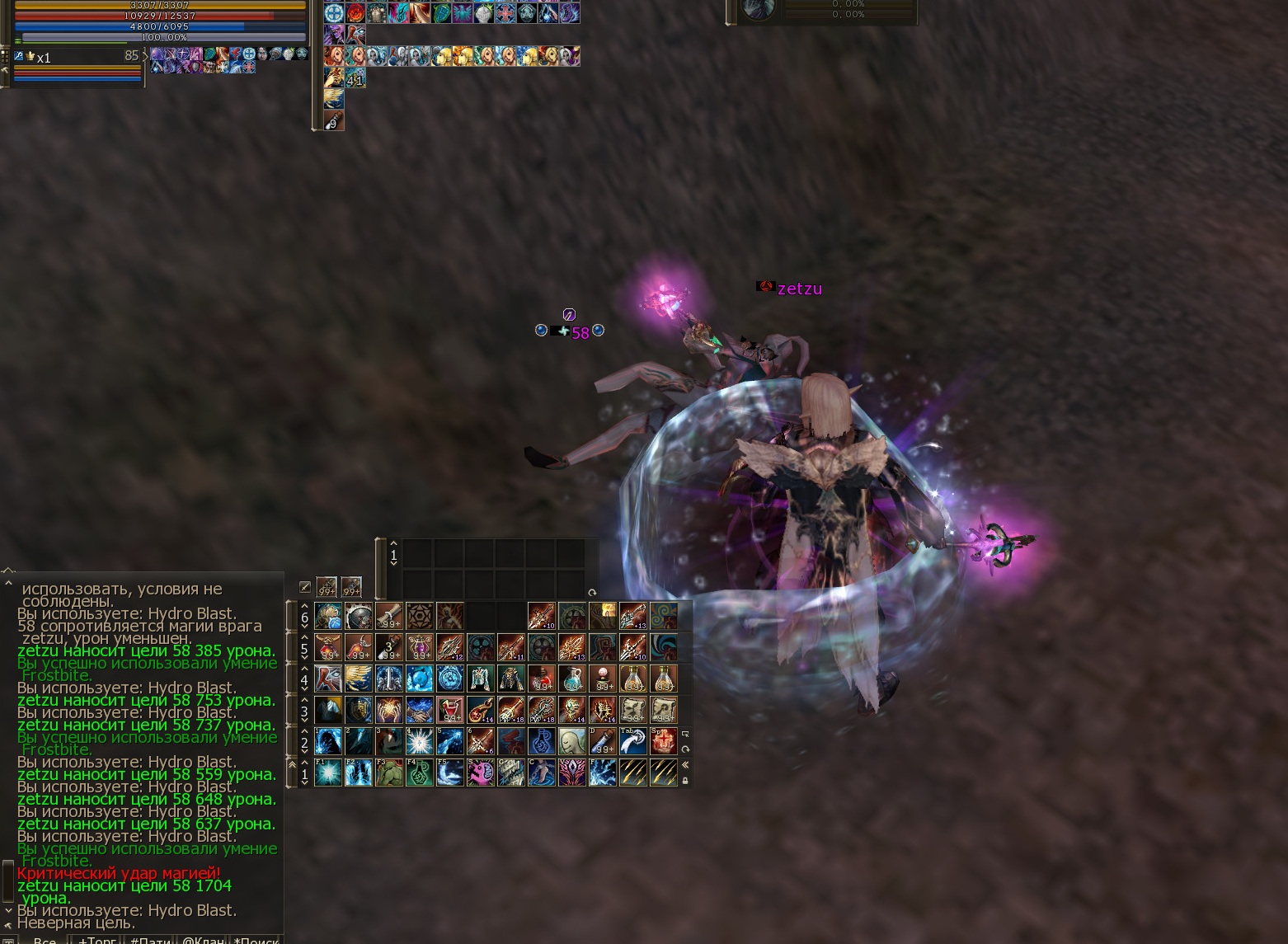Viewport: 1288px width, 944px height.
Task: Use the red cocktail drink item
Action: click(x=450, y=710)
